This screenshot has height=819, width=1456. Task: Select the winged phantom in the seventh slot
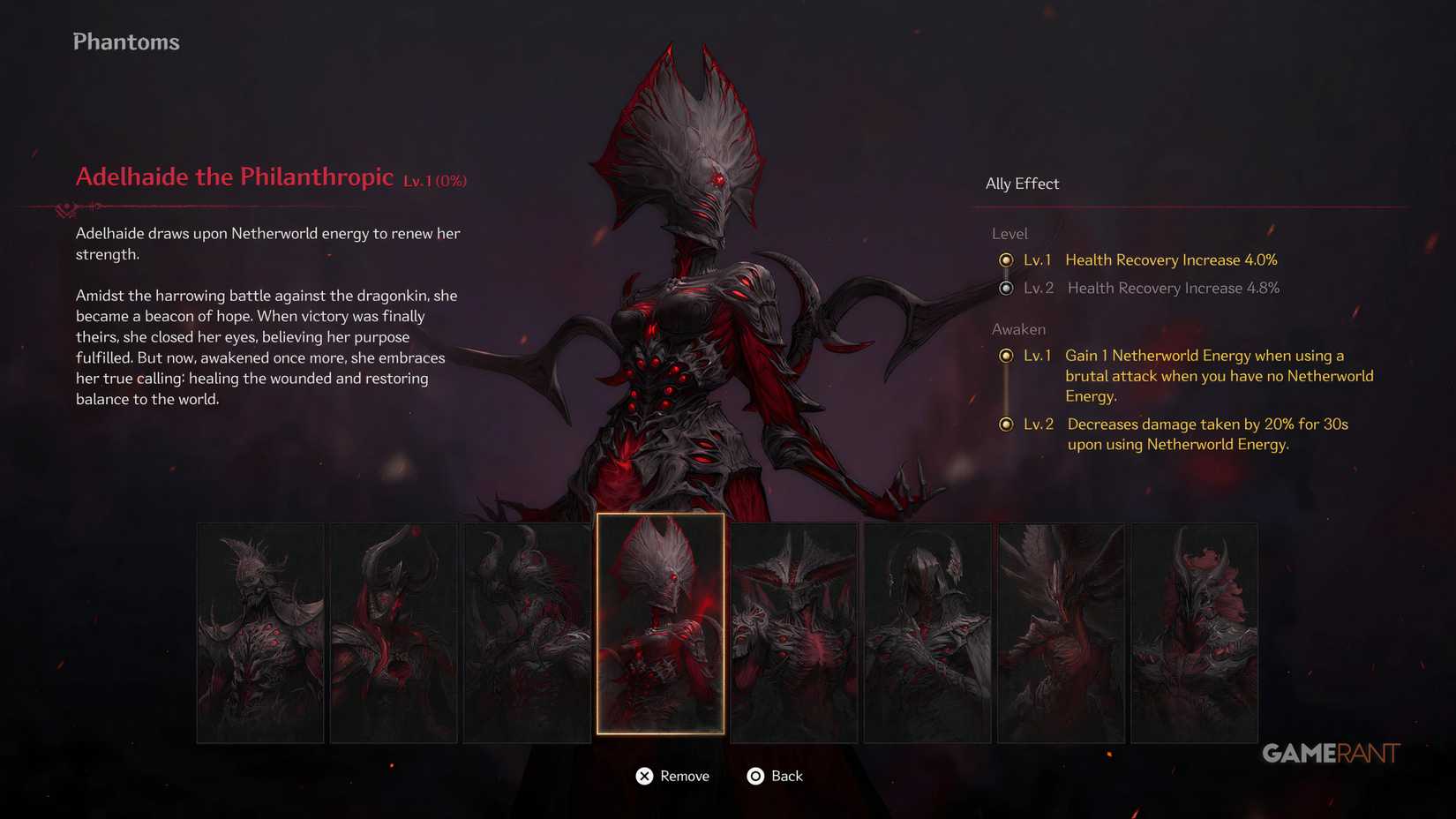click(1061, 631)
